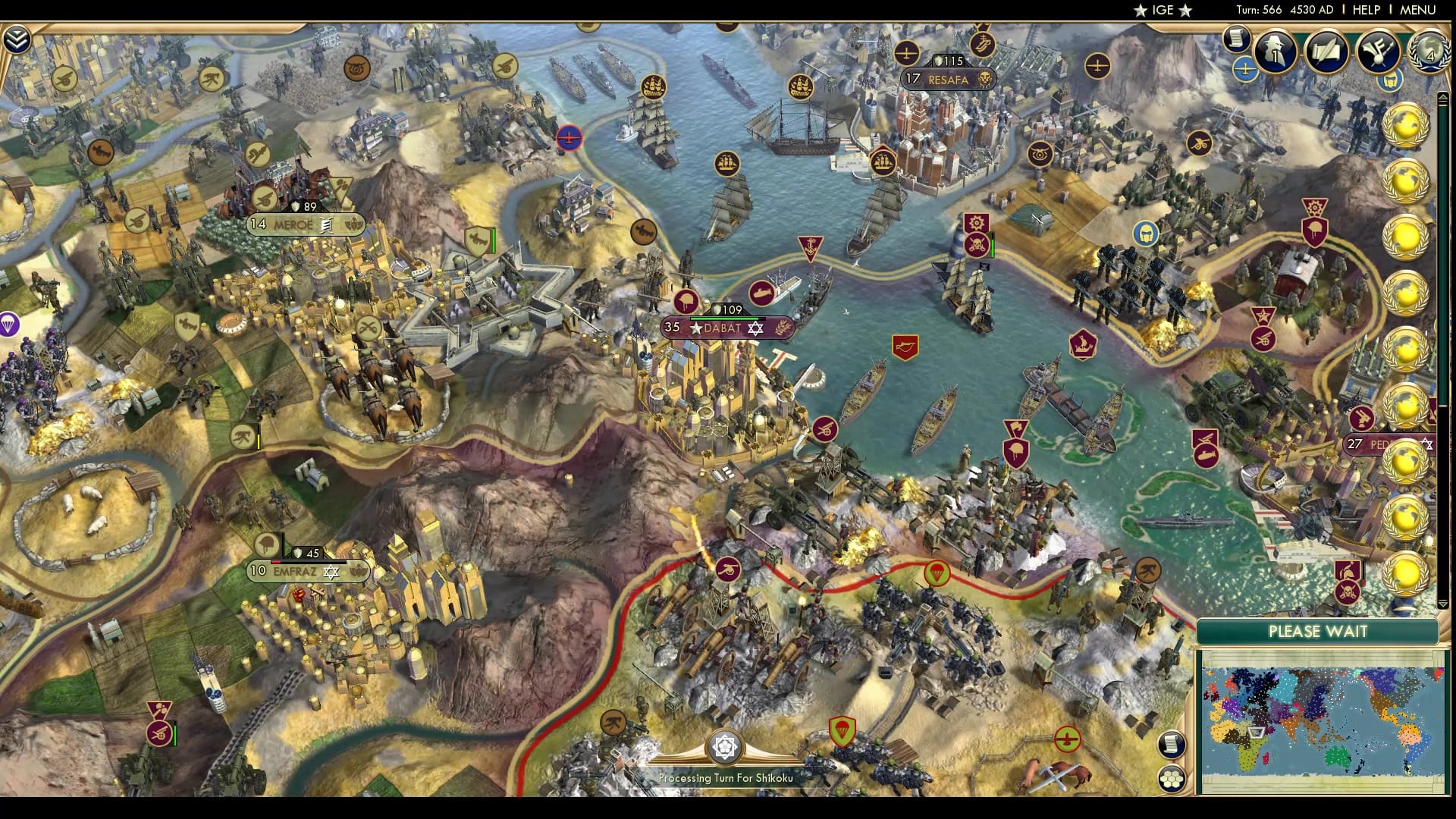Open the additional information scroll icon

[1236, 38]
